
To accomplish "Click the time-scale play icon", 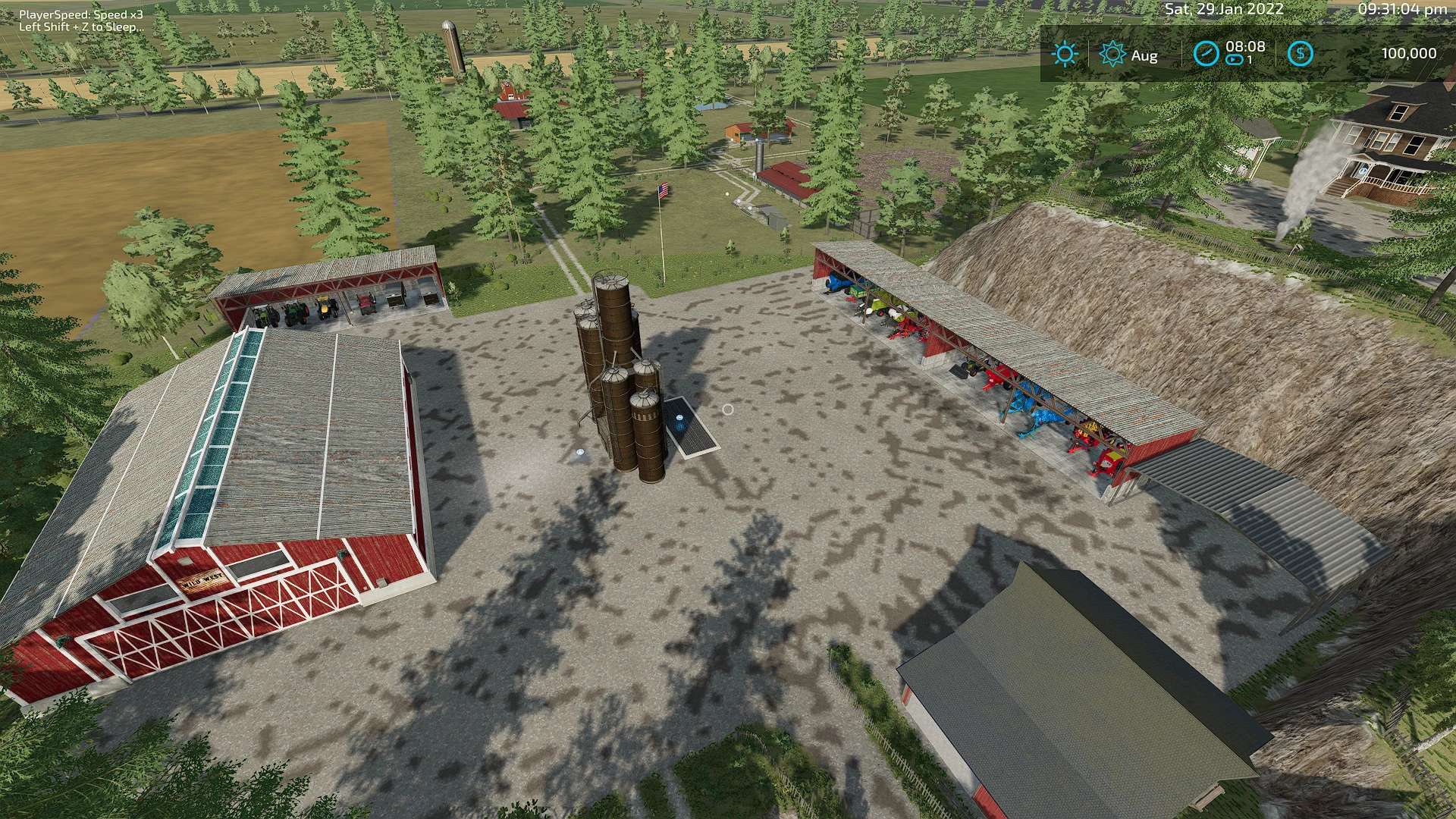I will [1235, 60].
